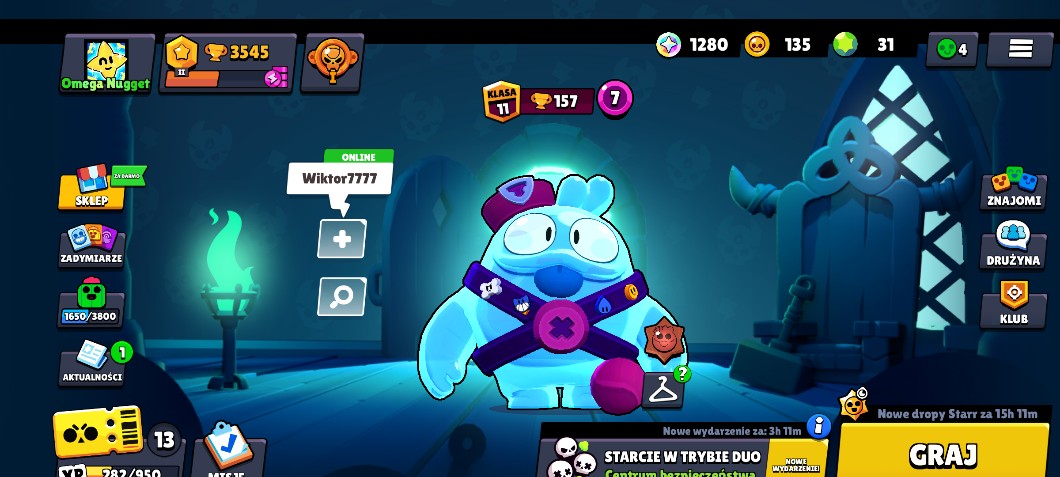1060x477 pixels.
Task: Open the mastery progress showing 1650/3800
Action: click(91, 304)
